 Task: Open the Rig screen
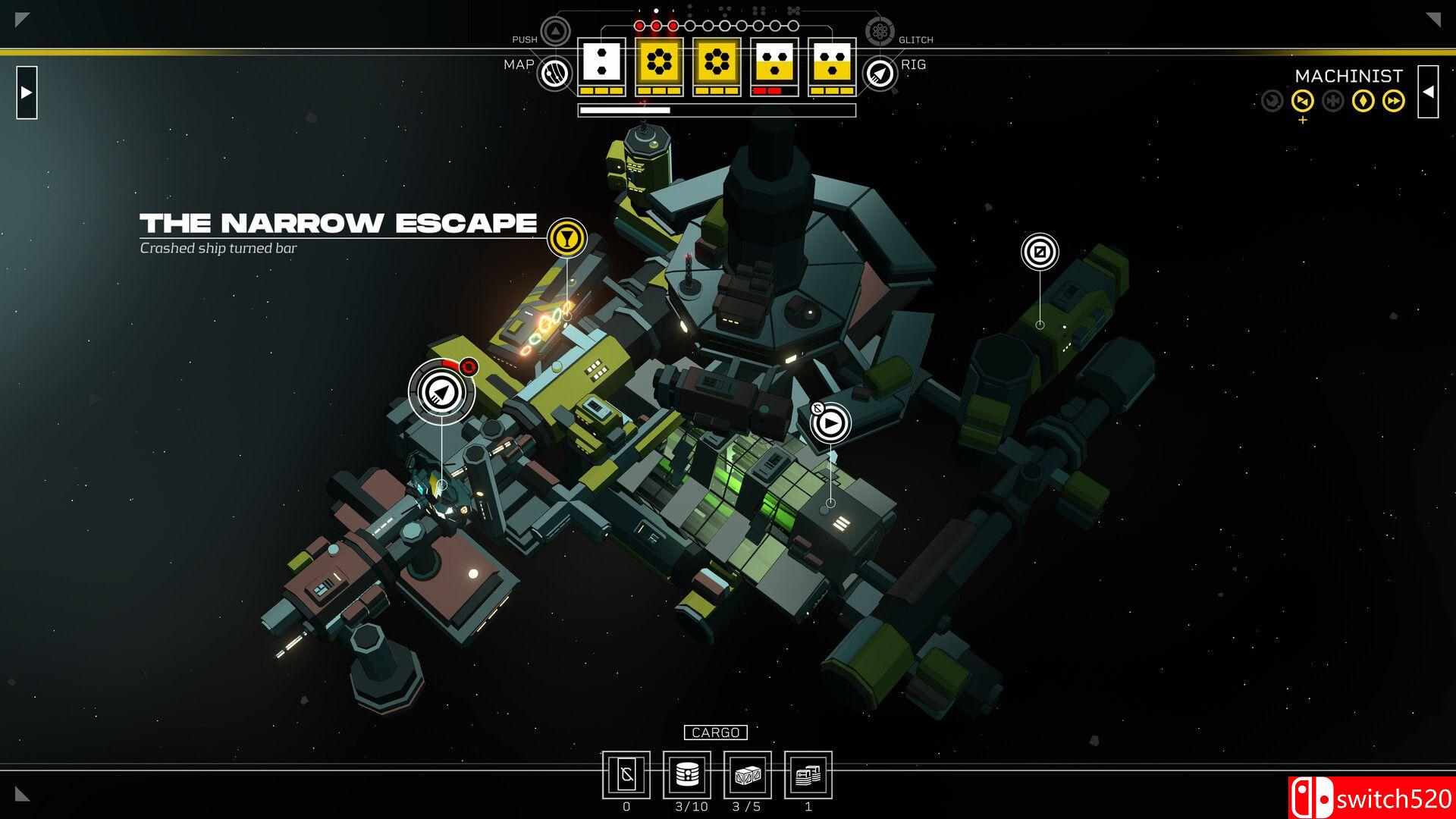(880, 74)
